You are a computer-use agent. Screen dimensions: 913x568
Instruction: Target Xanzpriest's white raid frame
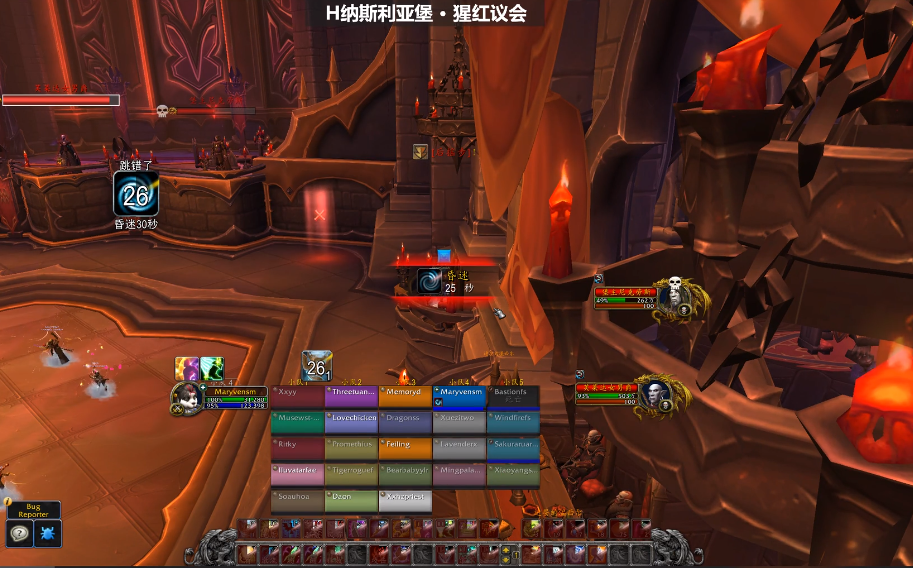pyautogui.click(x=405, y=500)
